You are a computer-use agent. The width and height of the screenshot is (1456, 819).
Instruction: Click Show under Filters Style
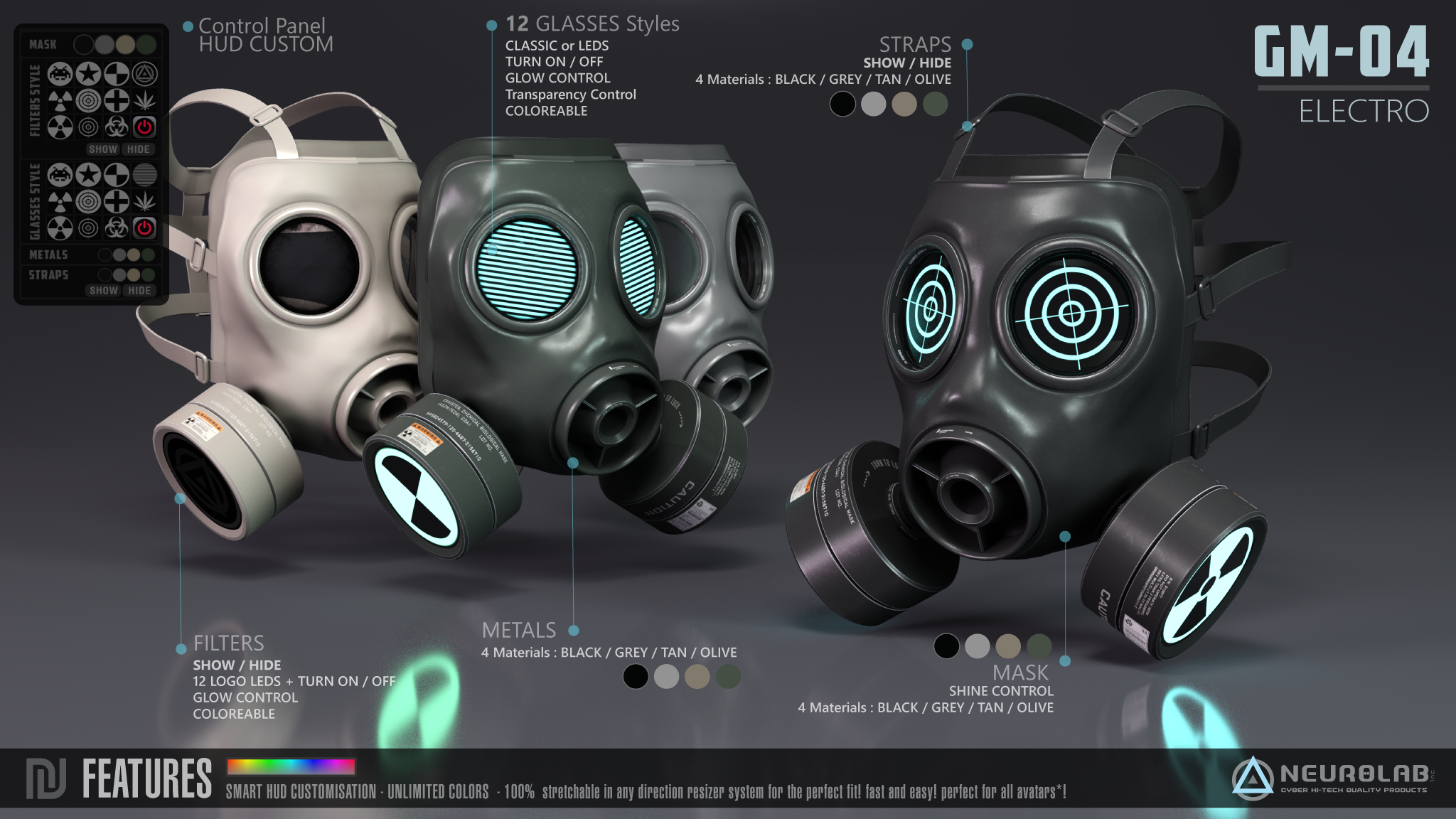103,149
